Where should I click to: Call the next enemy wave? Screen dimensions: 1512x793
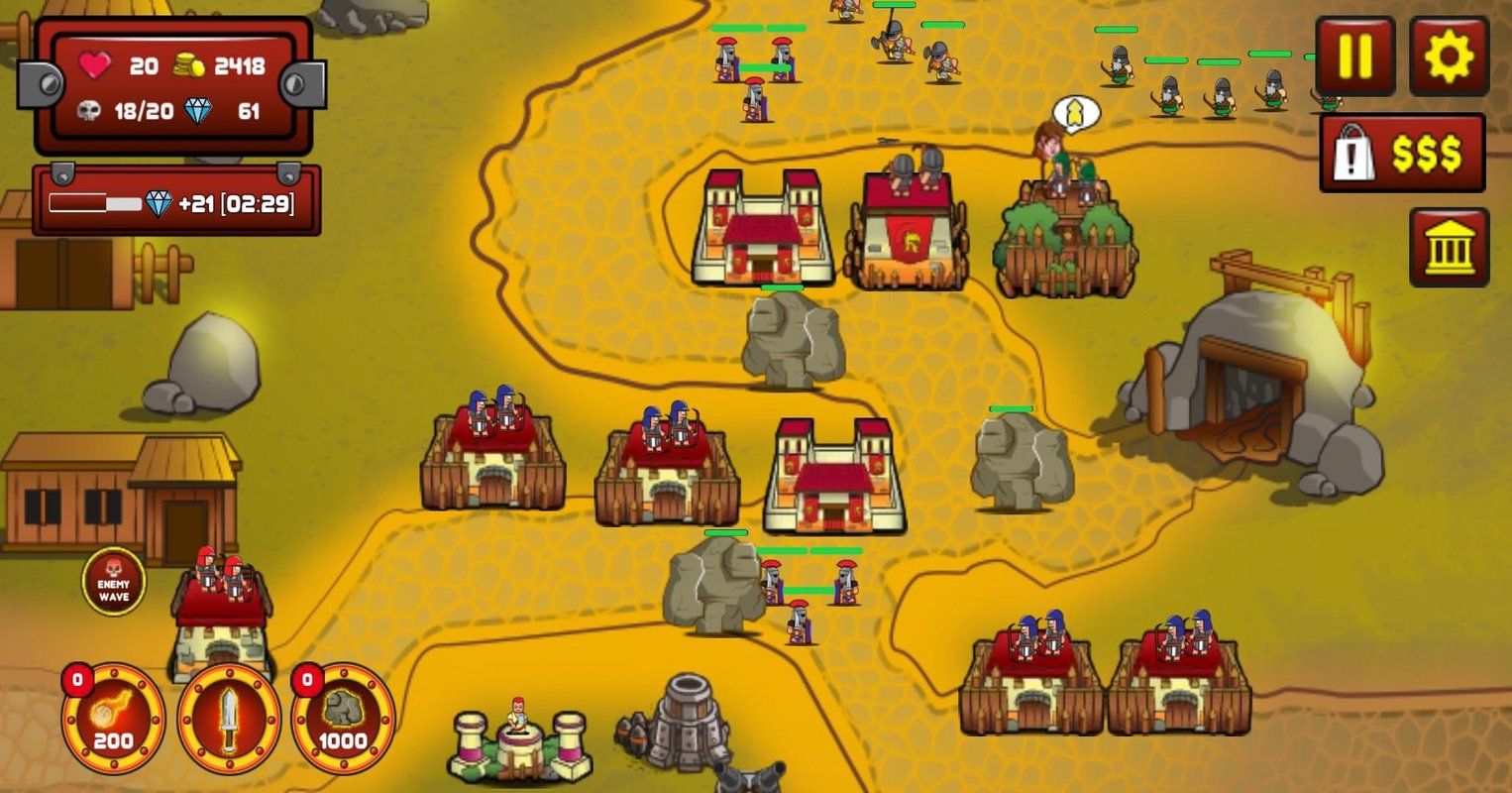click(x=114, y=582)
